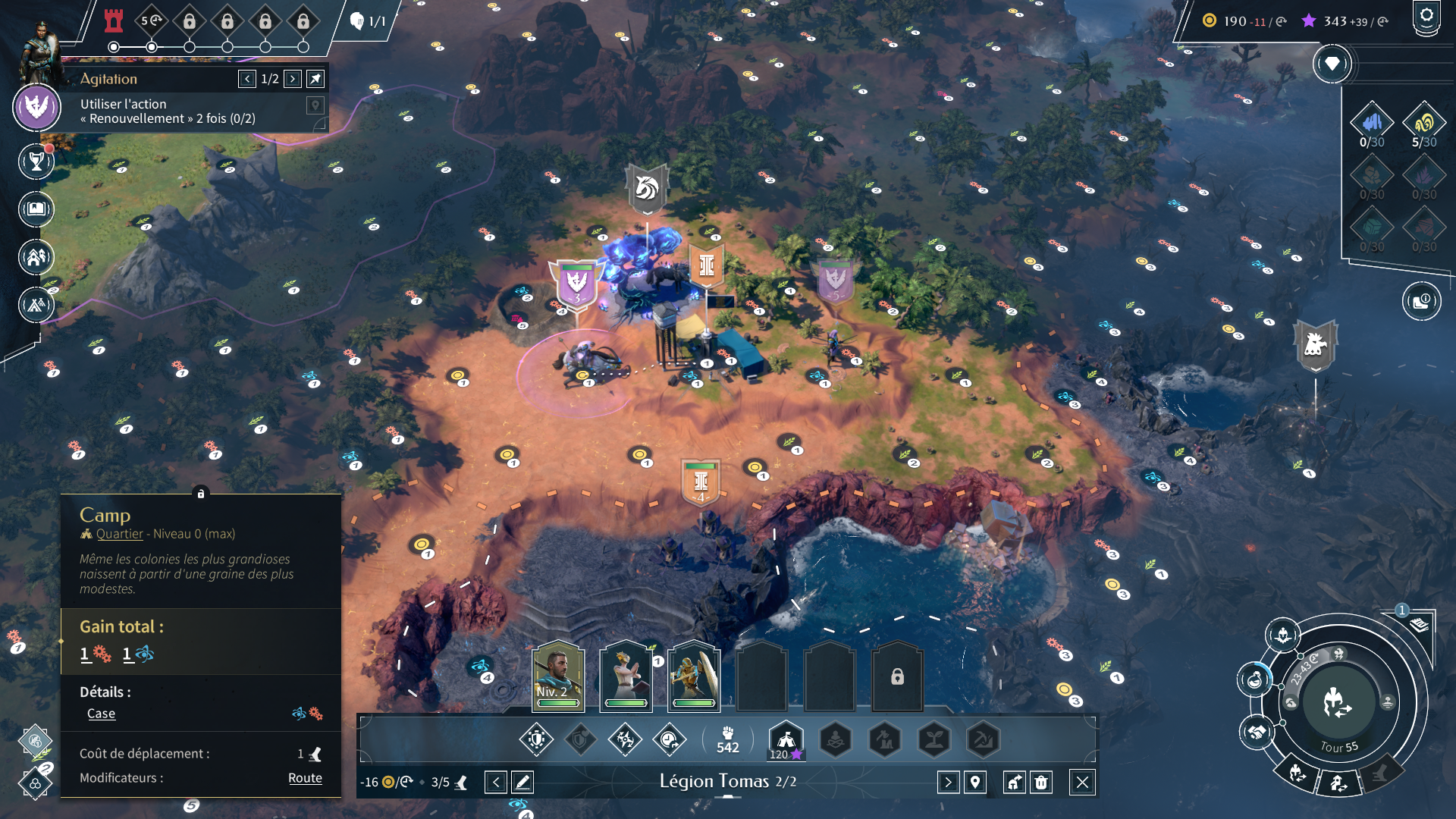
Task: Disband the army using the trash icon
Action: pyautogui.click(x=1042, y=782)
